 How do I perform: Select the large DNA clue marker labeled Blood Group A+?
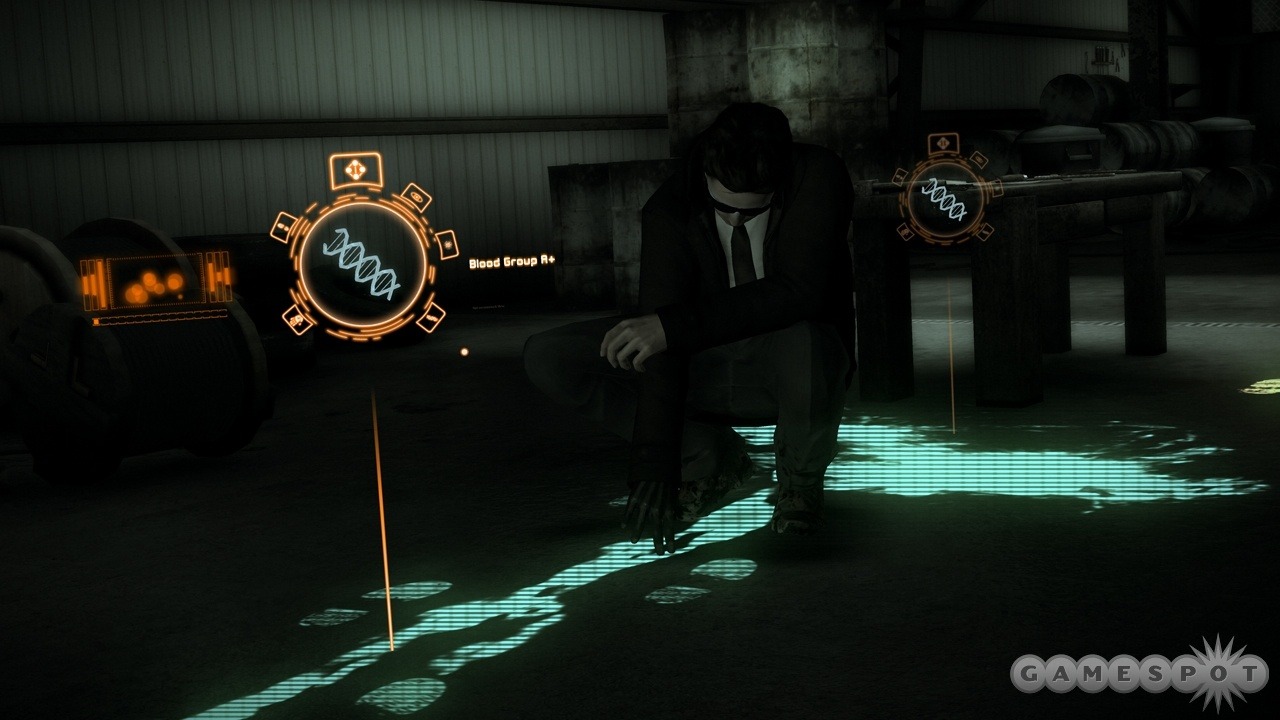[364, 262]
